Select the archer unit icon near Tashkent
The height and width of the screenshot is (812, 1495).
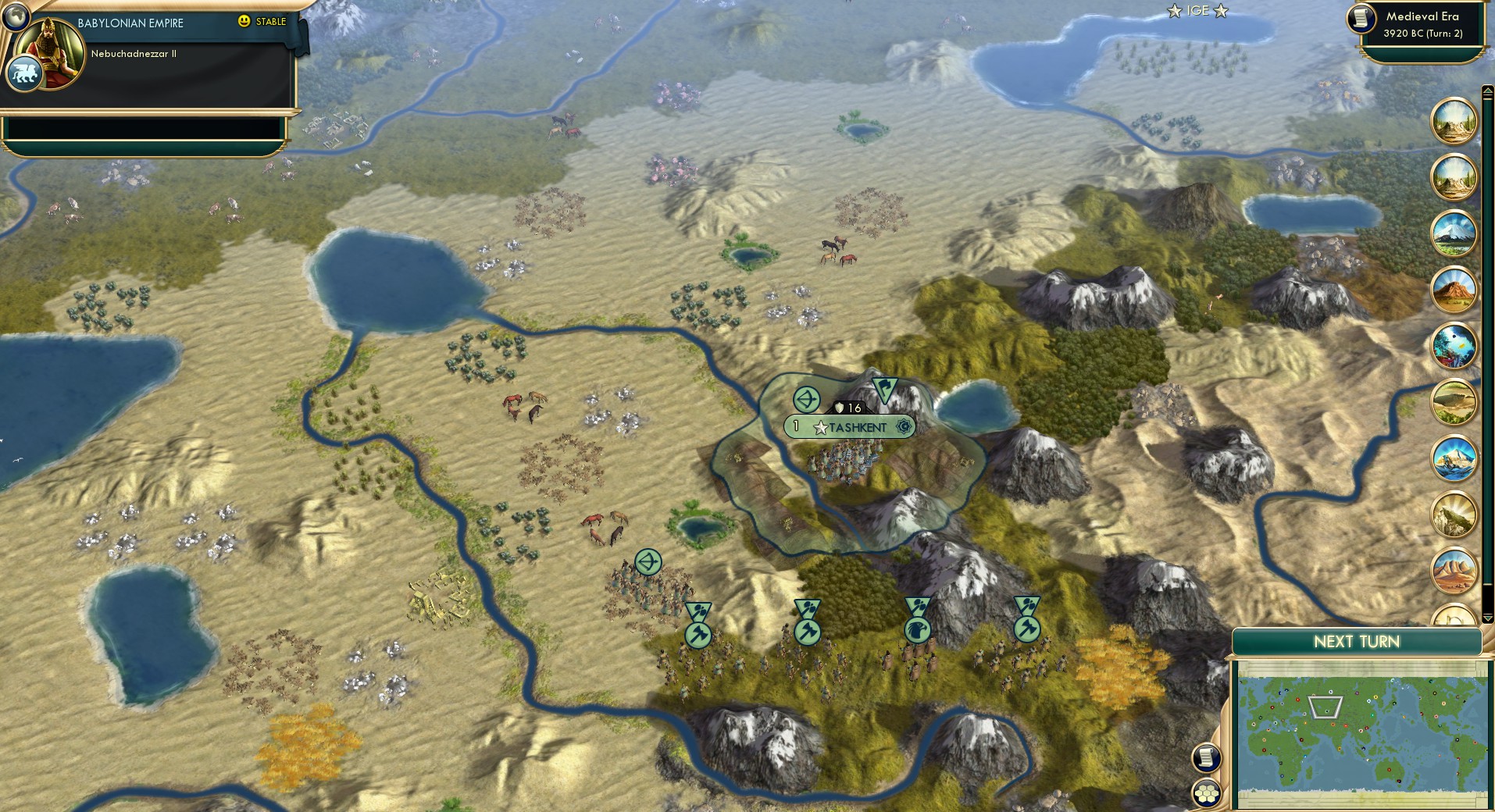pyautogui.click(x=807, y=398)
